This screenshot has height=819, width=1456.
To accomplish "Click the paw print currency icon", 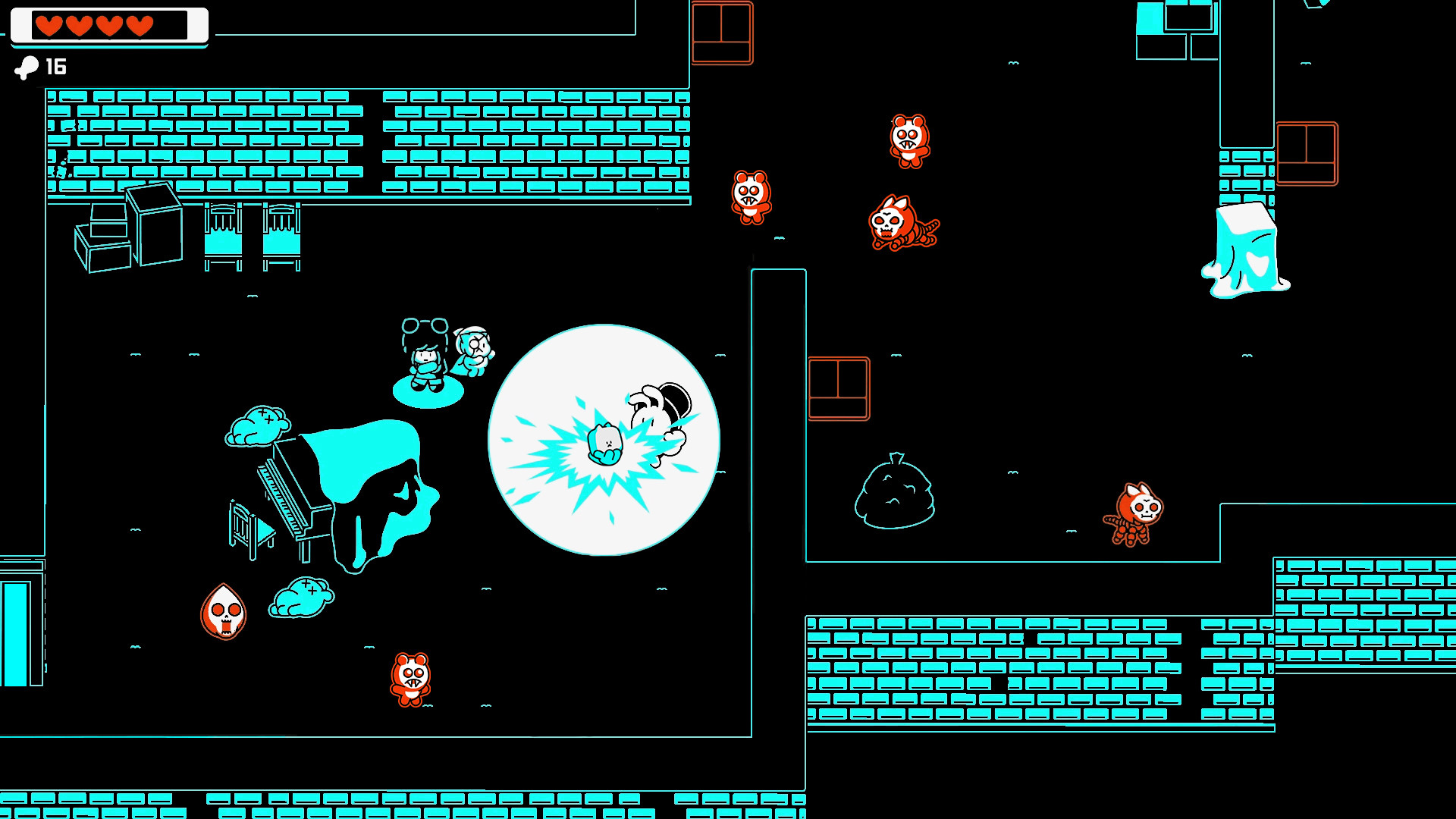I will 27,67.
